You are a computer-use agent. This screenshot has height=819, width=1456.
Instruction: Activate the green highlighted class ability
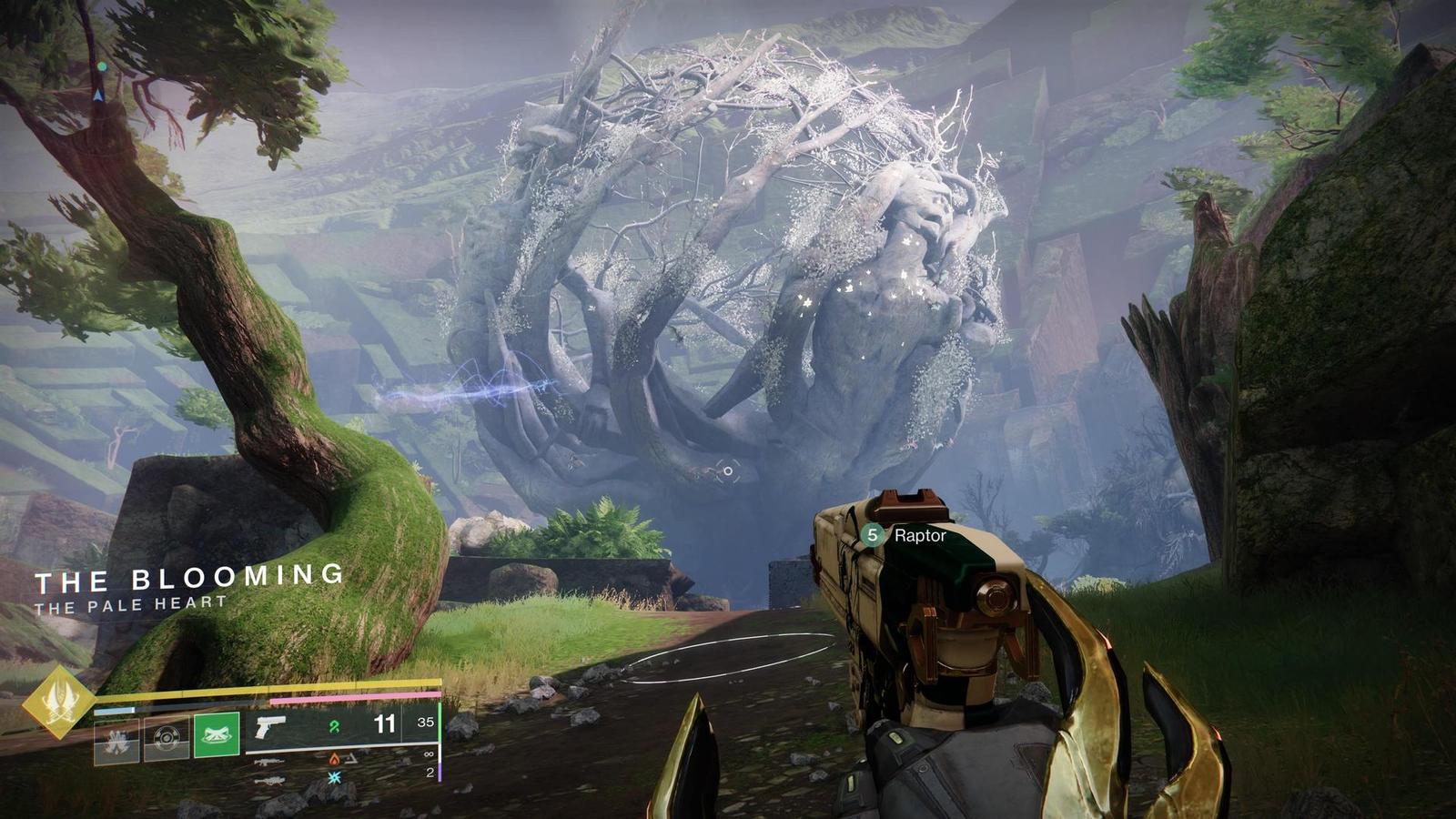pyautogui.click(x=217, y=735)
